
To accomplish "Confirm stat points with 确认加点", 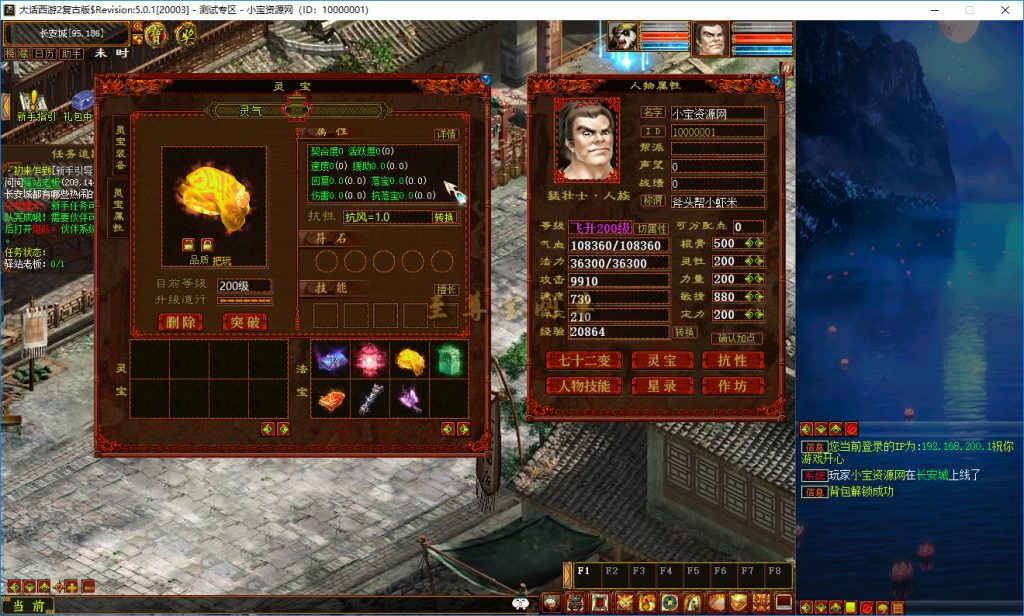I will [739, 338].
